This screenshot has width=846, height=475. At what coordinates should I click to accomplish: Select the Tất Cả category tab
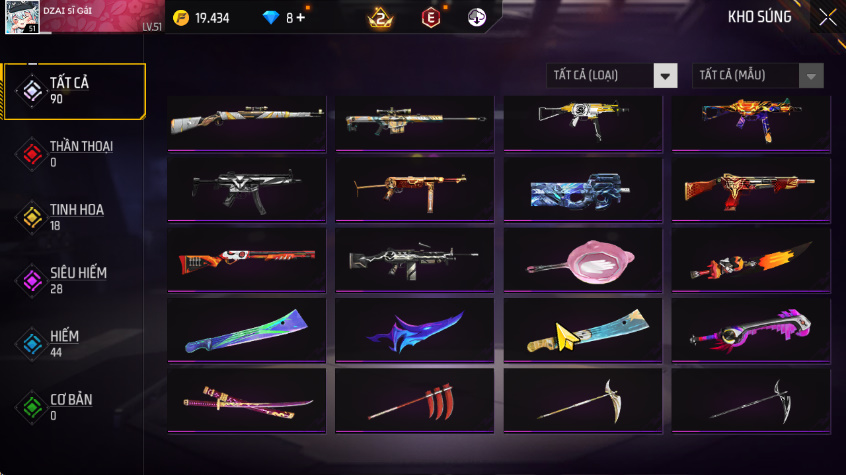[x=74, y=91]
